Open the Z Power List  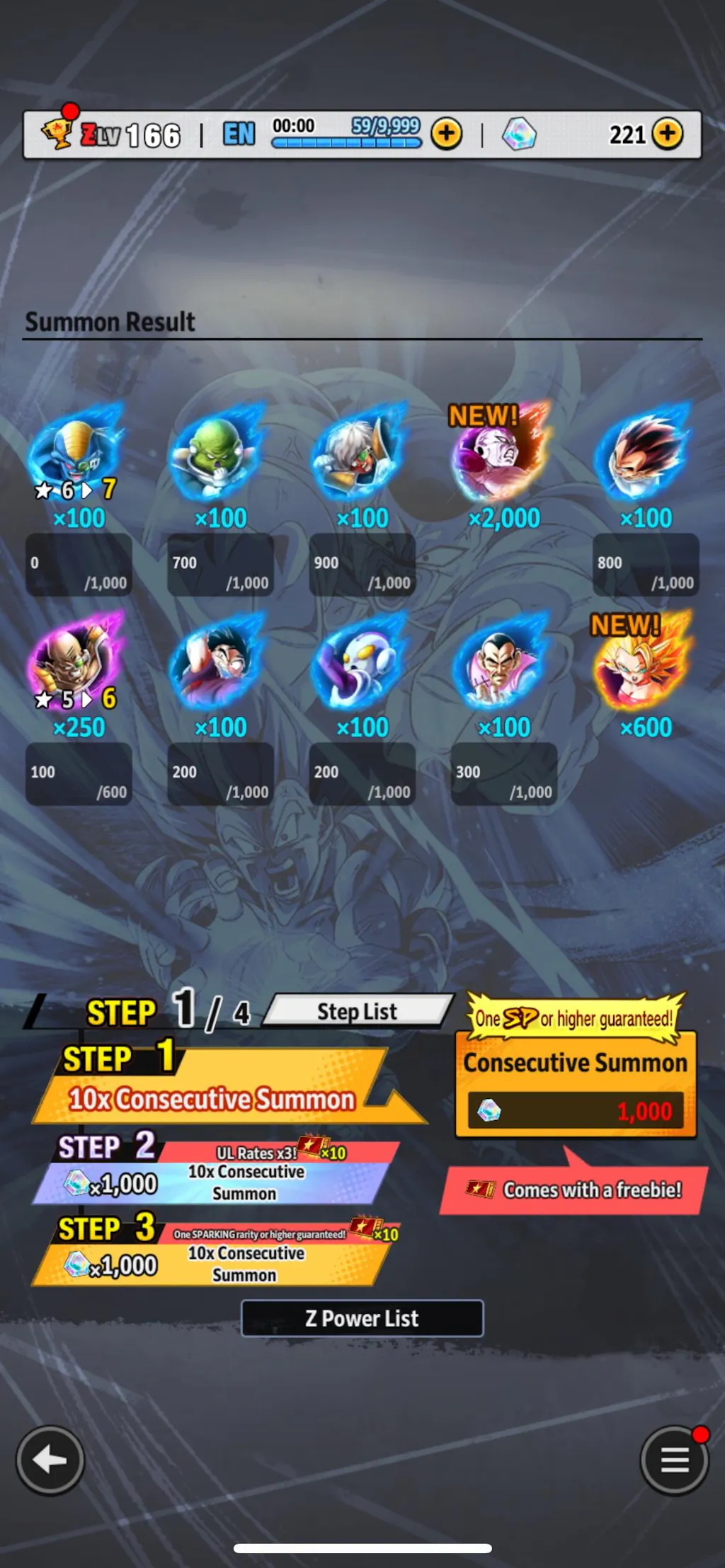coord(362,1318)
